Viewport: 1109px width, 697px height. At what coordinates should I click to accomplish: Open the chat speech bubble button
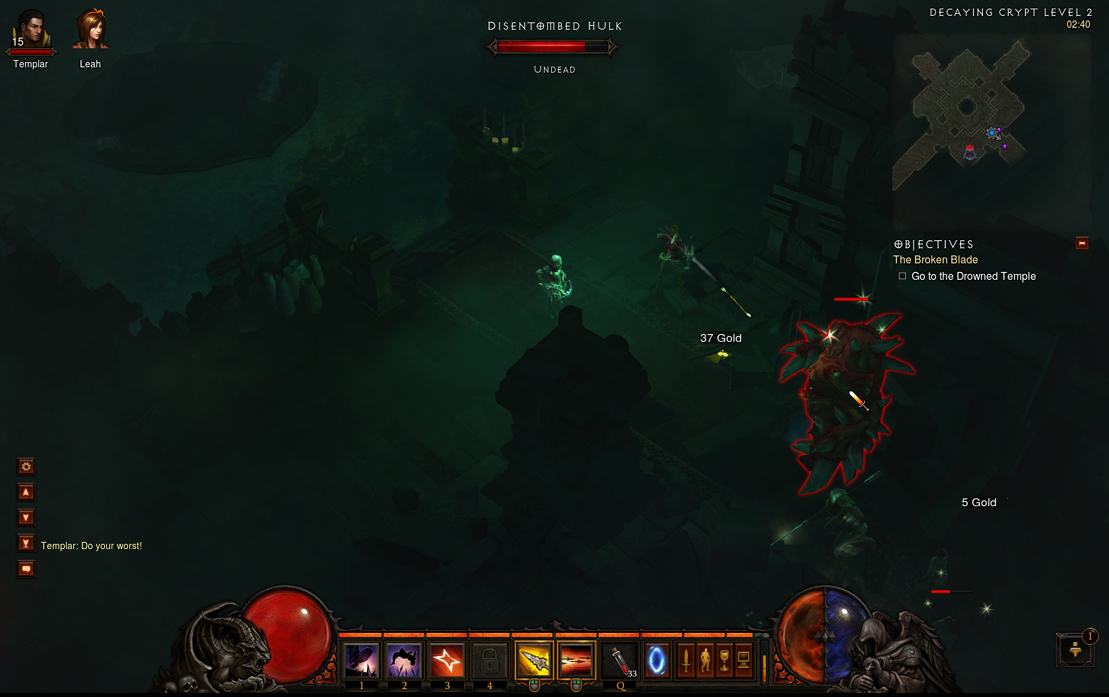(27, 569)
